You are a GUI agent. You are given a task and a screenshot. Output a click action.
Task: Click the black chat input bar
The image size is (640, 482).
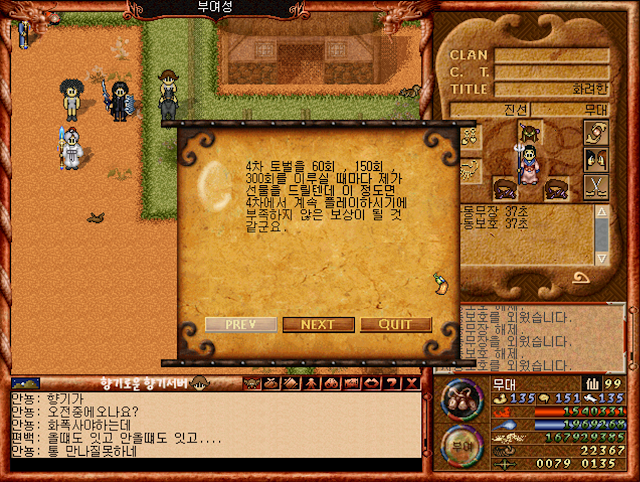(215, 466)
